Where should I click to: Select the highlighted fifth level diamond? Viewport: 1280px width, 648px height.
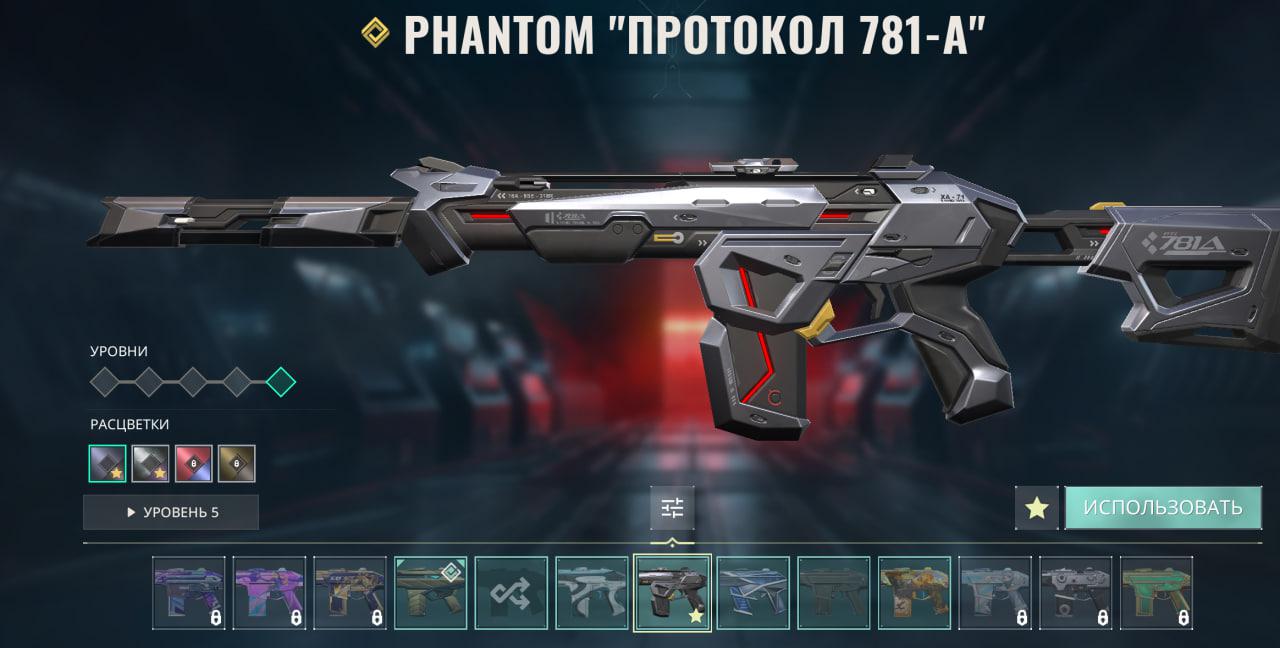point(281,381)
